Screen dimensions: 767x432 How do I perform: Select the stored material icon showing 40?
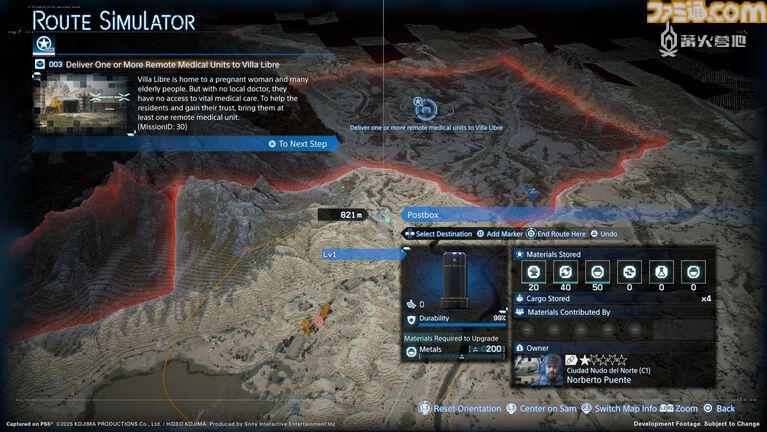pyautogui.click(x=565, y=271)
